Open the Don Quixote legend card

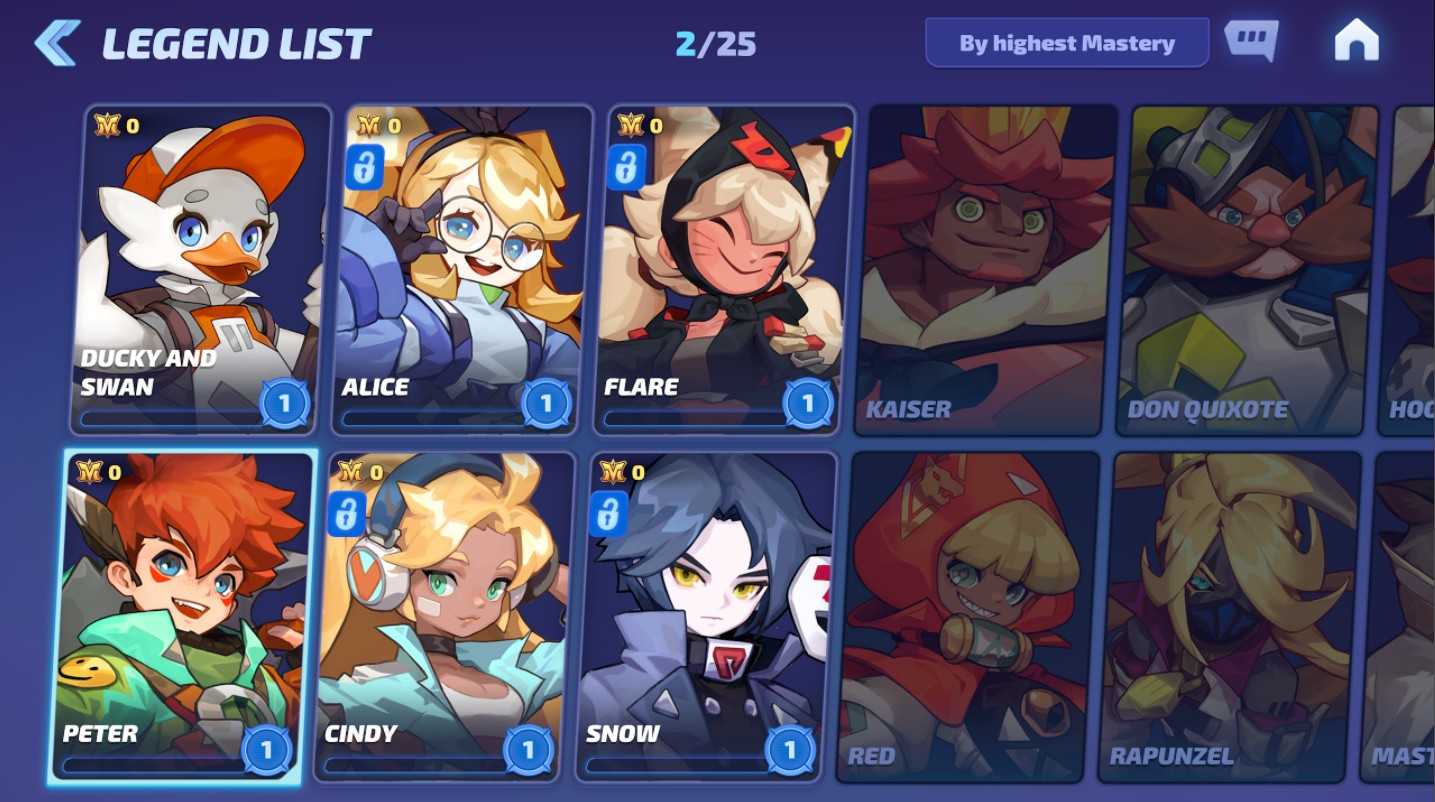(1247, 270)
